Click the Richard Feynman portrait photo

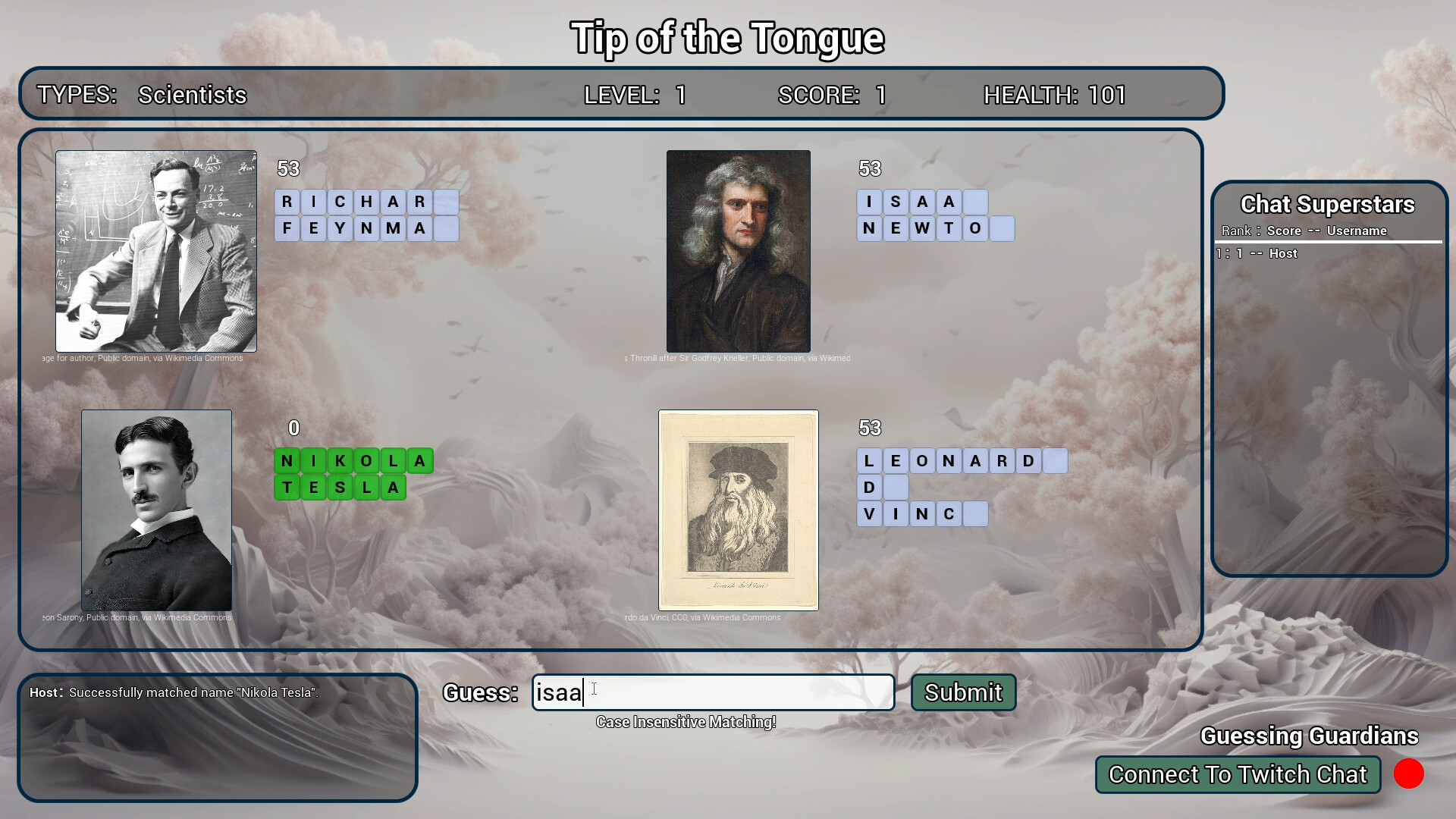pyautogui.click(x=155, y=250)
